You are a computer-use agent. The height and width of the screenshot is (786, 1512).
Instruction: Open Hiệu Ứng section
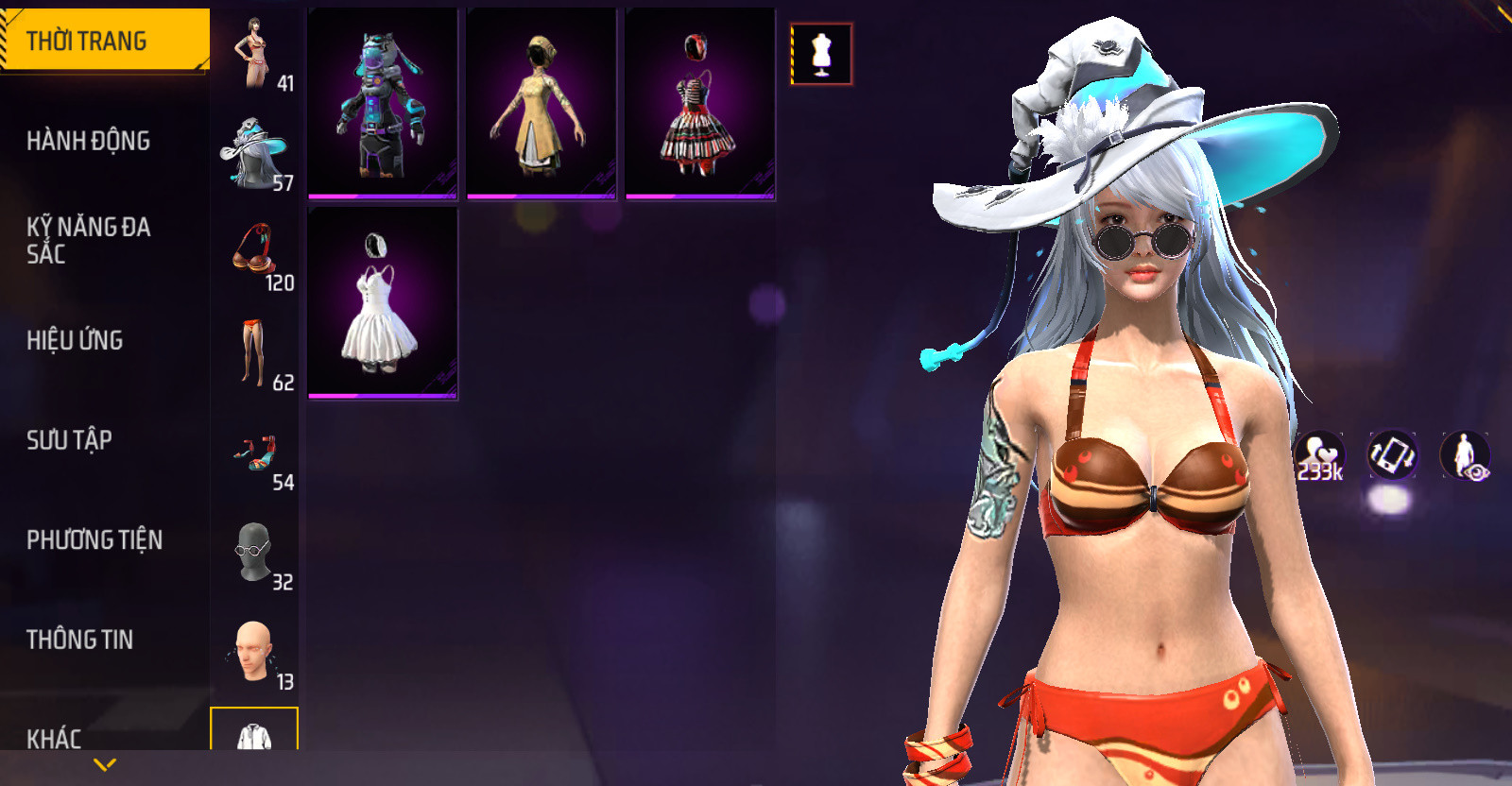coord(76,340)
